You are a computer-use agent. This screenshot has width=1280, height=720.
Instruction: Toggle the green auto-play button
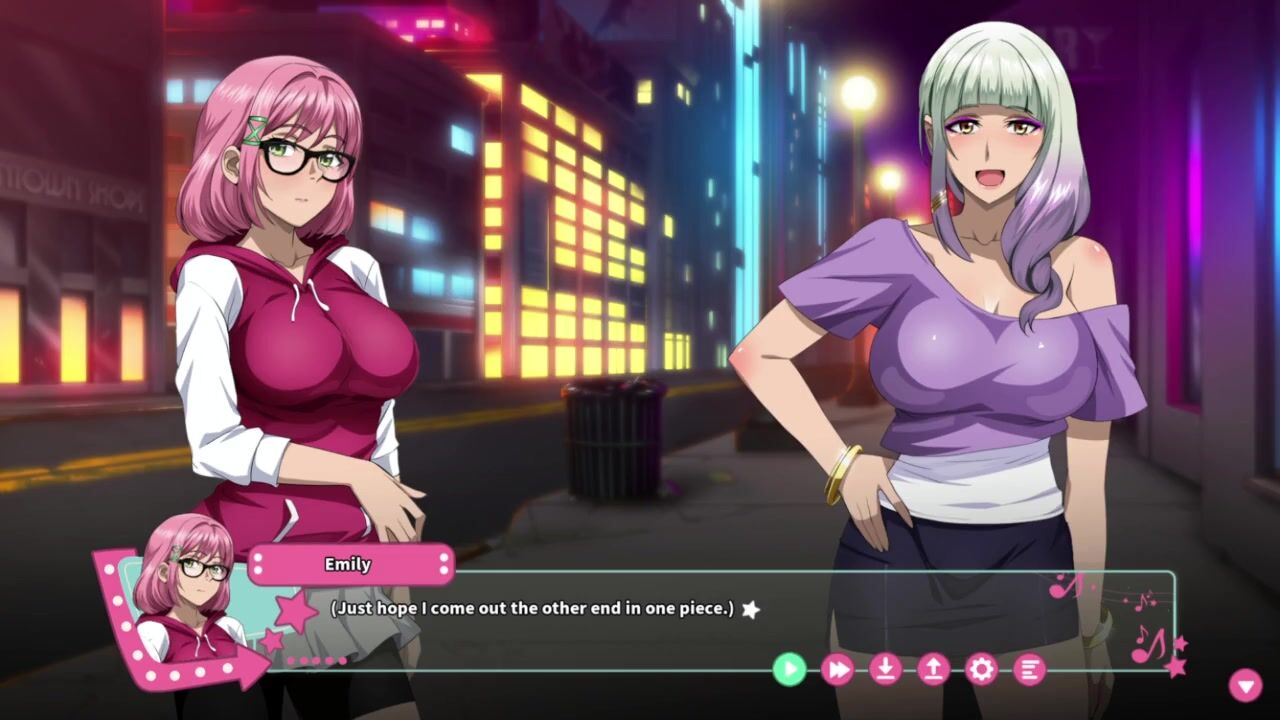click(x=789, y=669)
